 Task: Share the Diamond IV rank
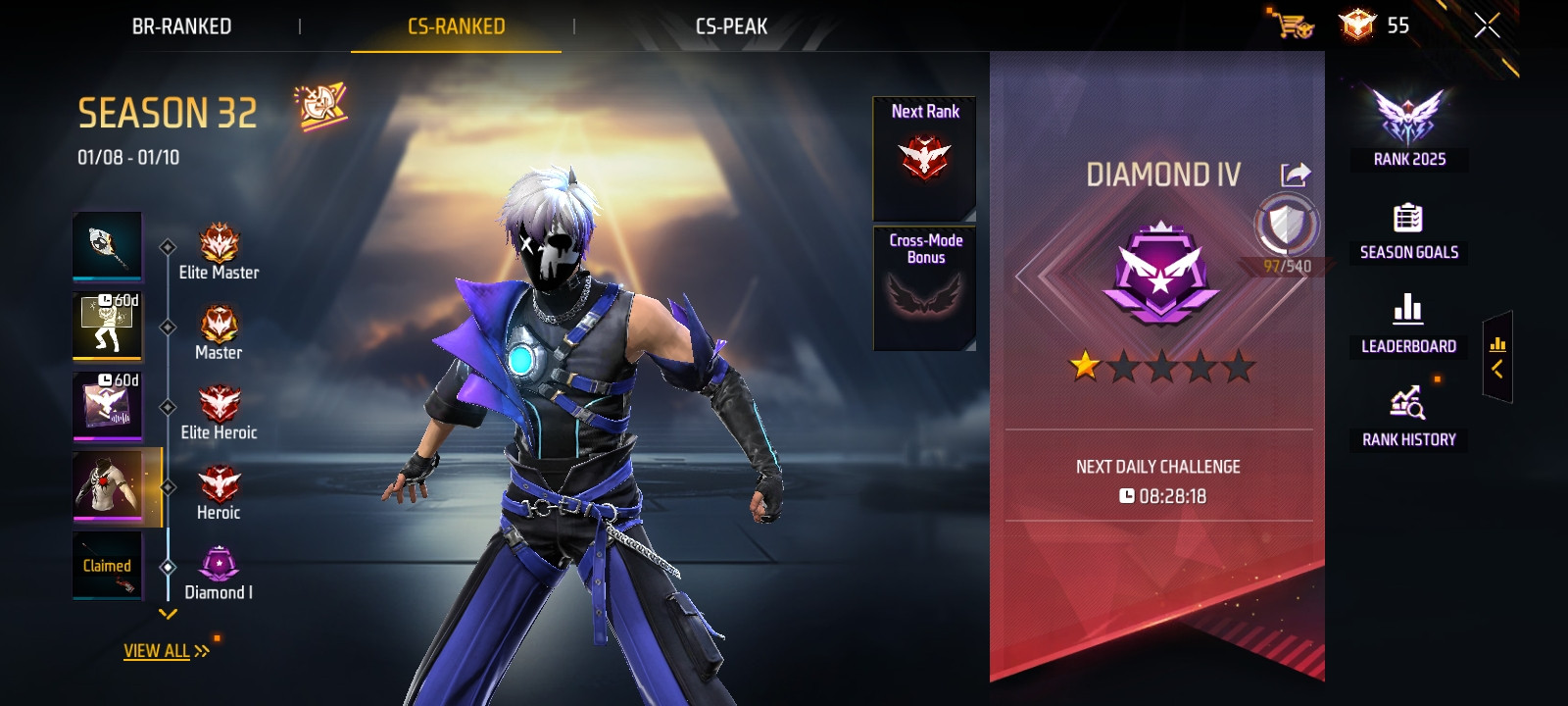(x=1296, y=175)
